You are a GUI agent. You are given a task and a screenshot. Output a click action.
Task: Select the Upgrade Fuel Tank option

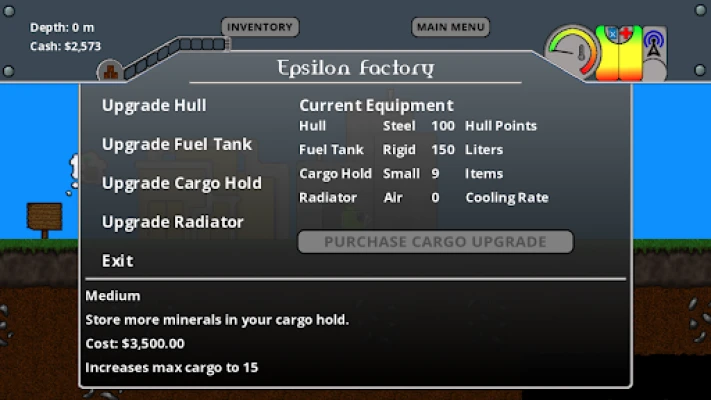(x=177, y=144)
